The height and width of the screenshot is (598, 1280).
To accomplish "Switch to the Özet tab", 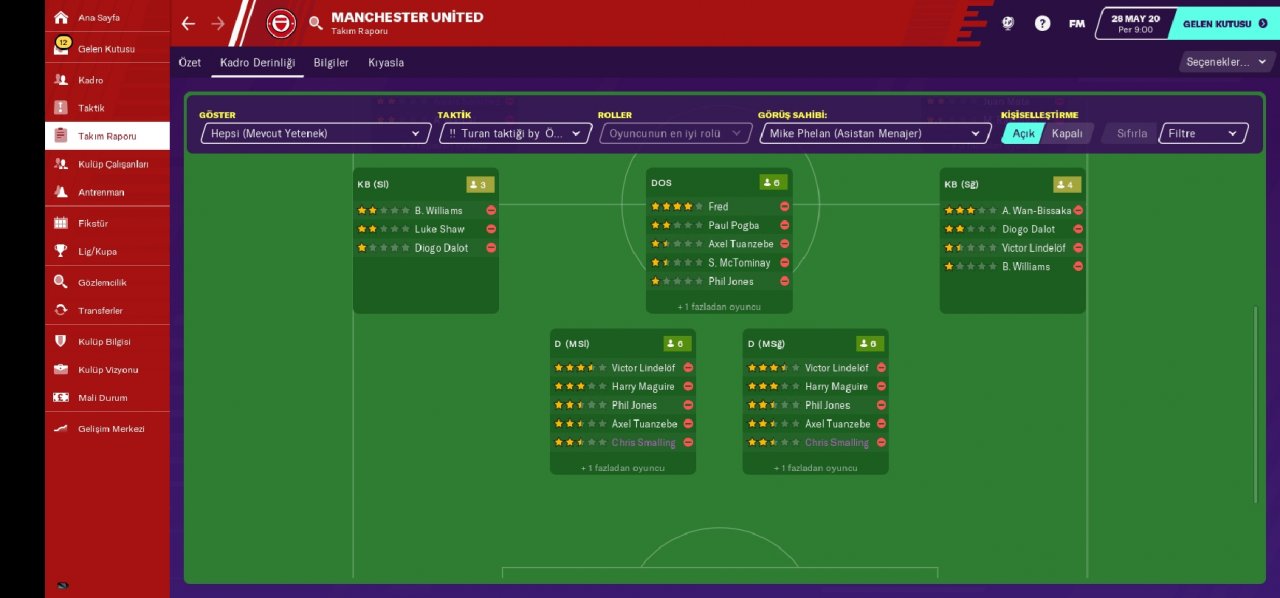I will (x=190, y=63).
